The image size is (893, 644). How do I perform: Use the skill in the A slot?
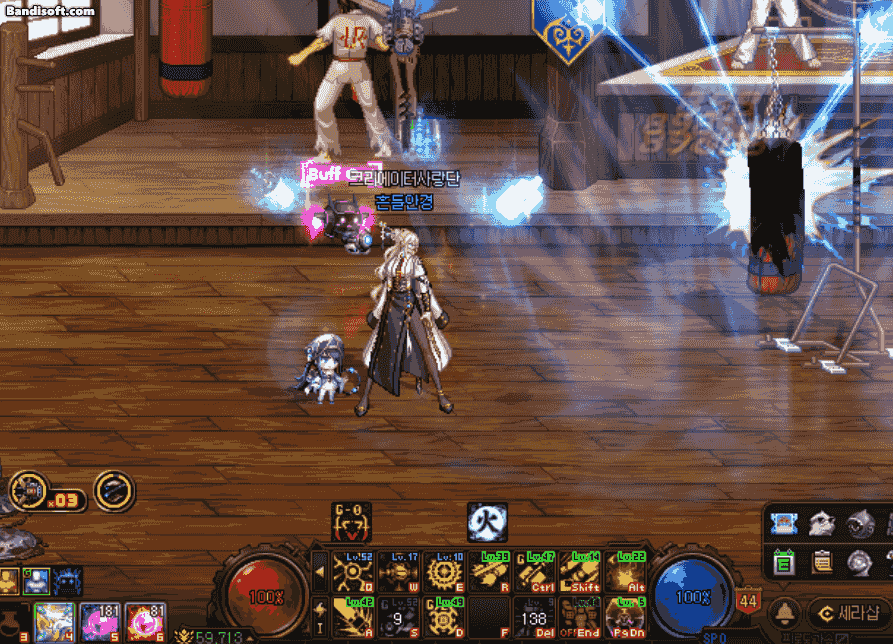coord(352,617)
